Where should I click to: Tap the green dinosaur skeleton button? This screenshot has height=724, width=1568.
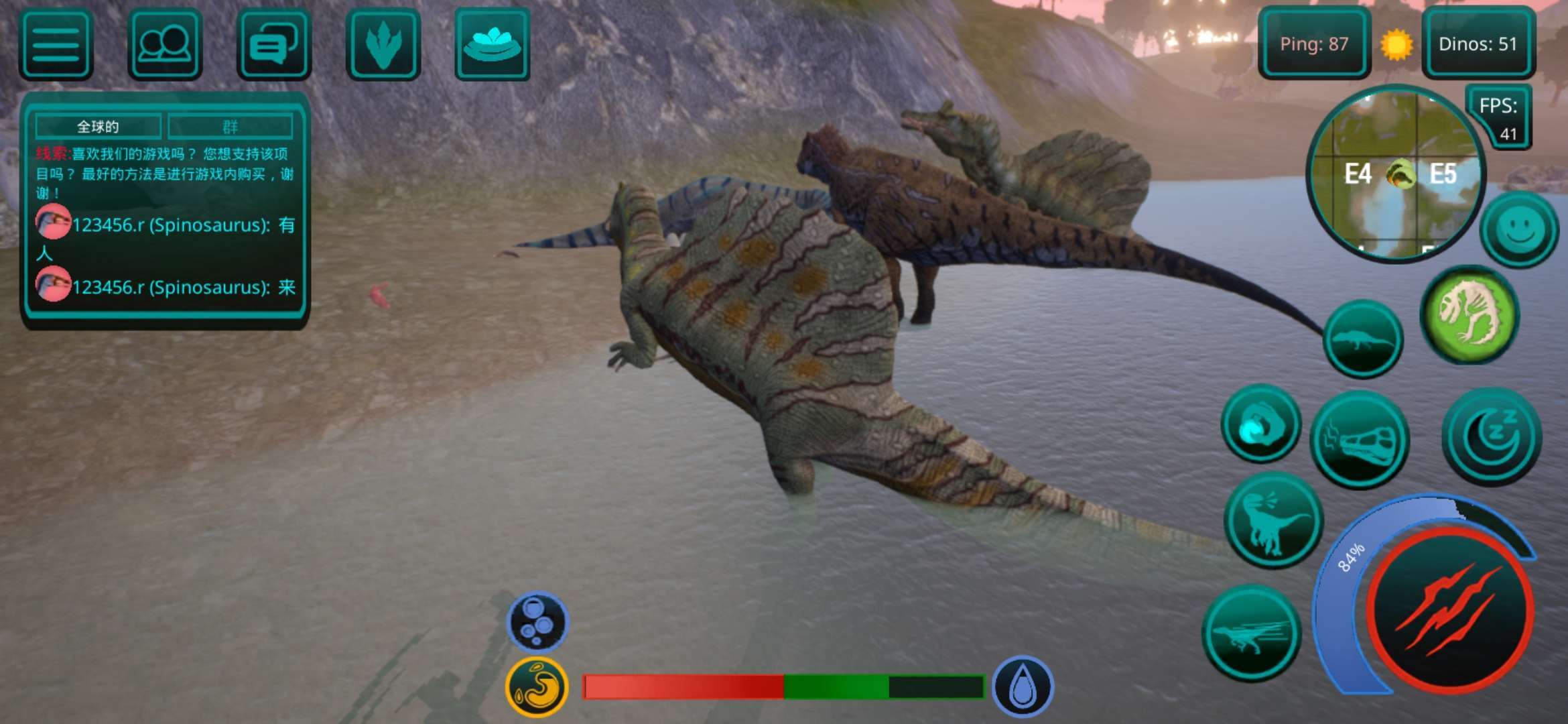(1469, 314)
